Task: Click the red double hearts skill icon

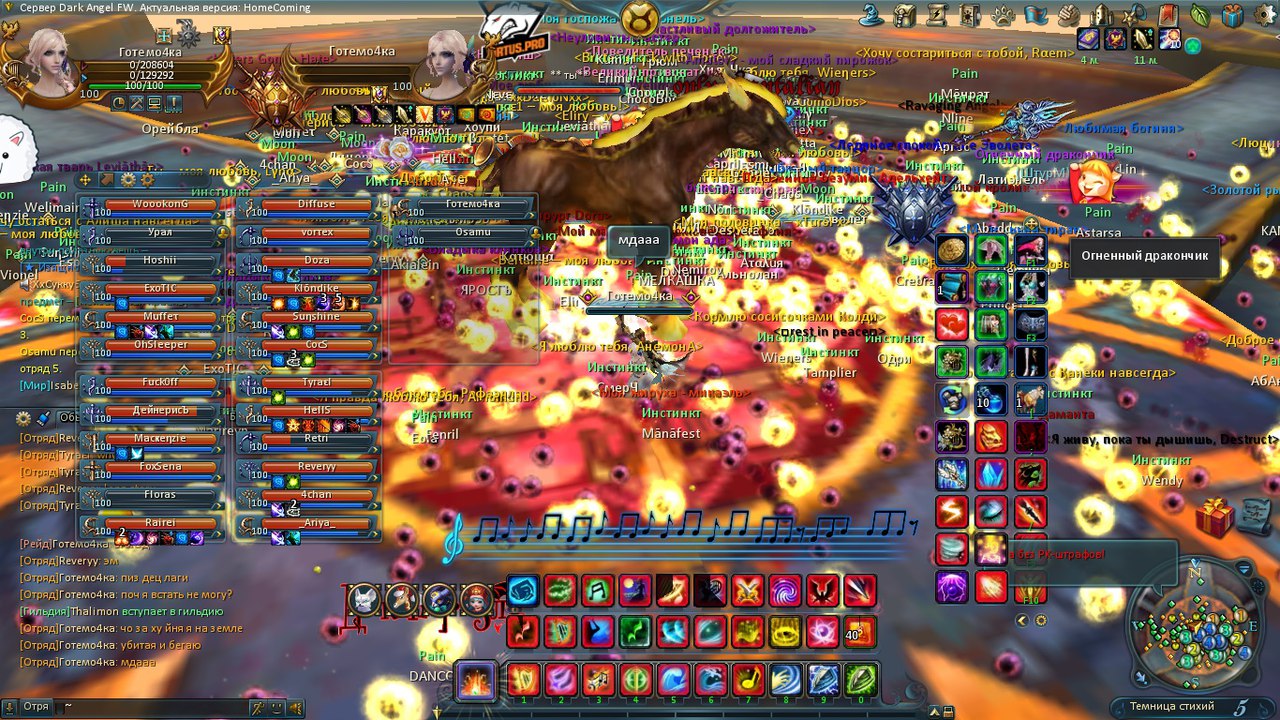Action: pyautogui.click(x=952, y=325)
